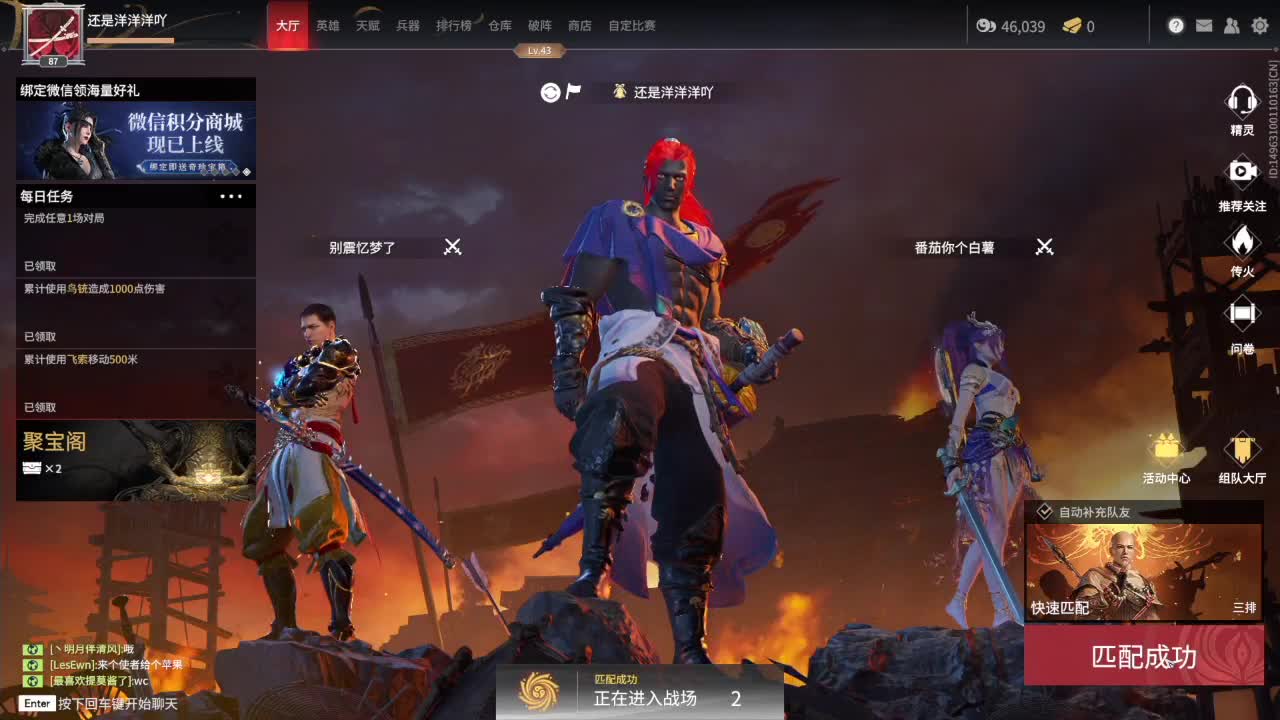Click crossed swords icon beside 番茄你个白薯
Image resolution: width=1280 pixels, height=720 pixels.
(1044, 247)
